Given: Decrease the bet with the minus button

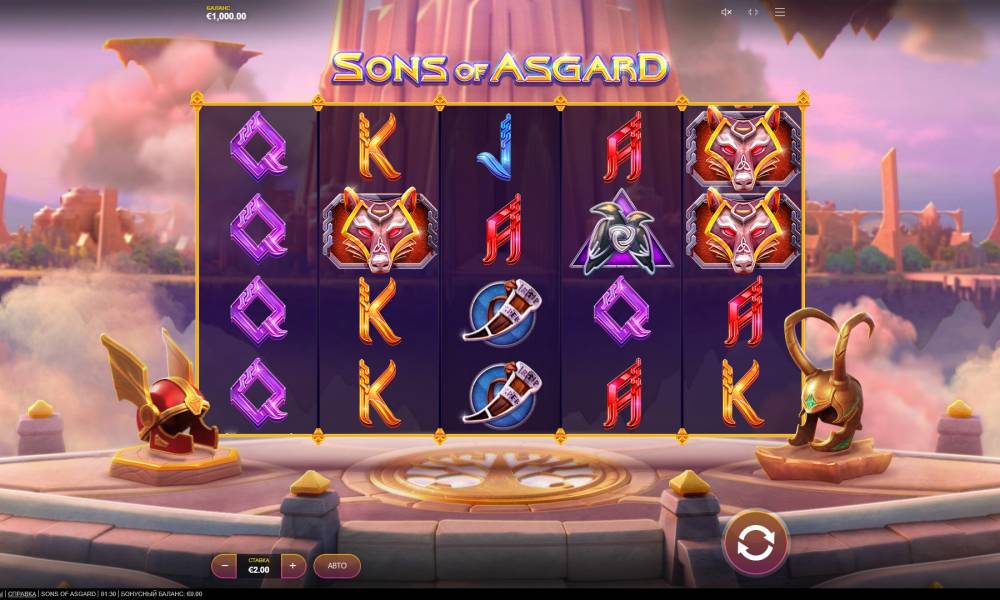Looking at the screenshot, I should pos(224,566).
